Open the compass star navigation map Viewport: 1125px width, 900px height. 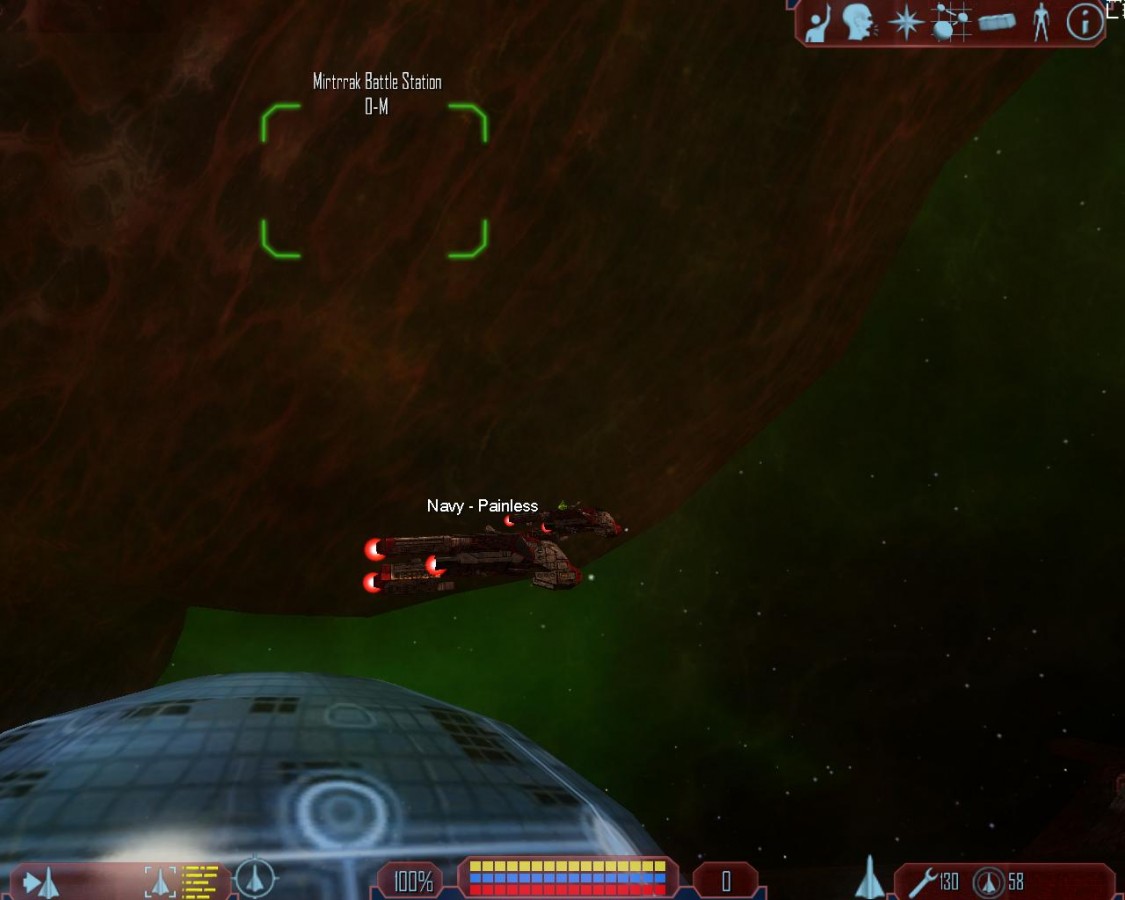(x=905, y=23)
